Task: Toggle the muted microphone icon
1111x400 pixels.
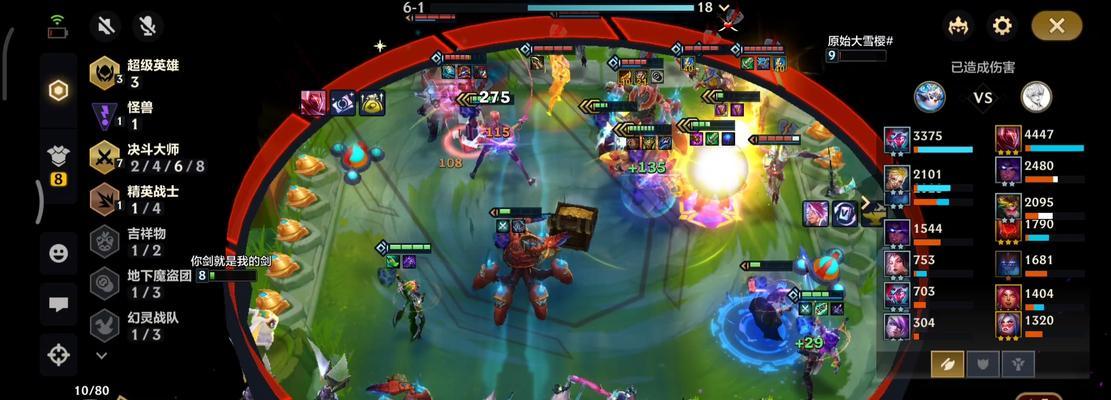Action: [150, 25]
